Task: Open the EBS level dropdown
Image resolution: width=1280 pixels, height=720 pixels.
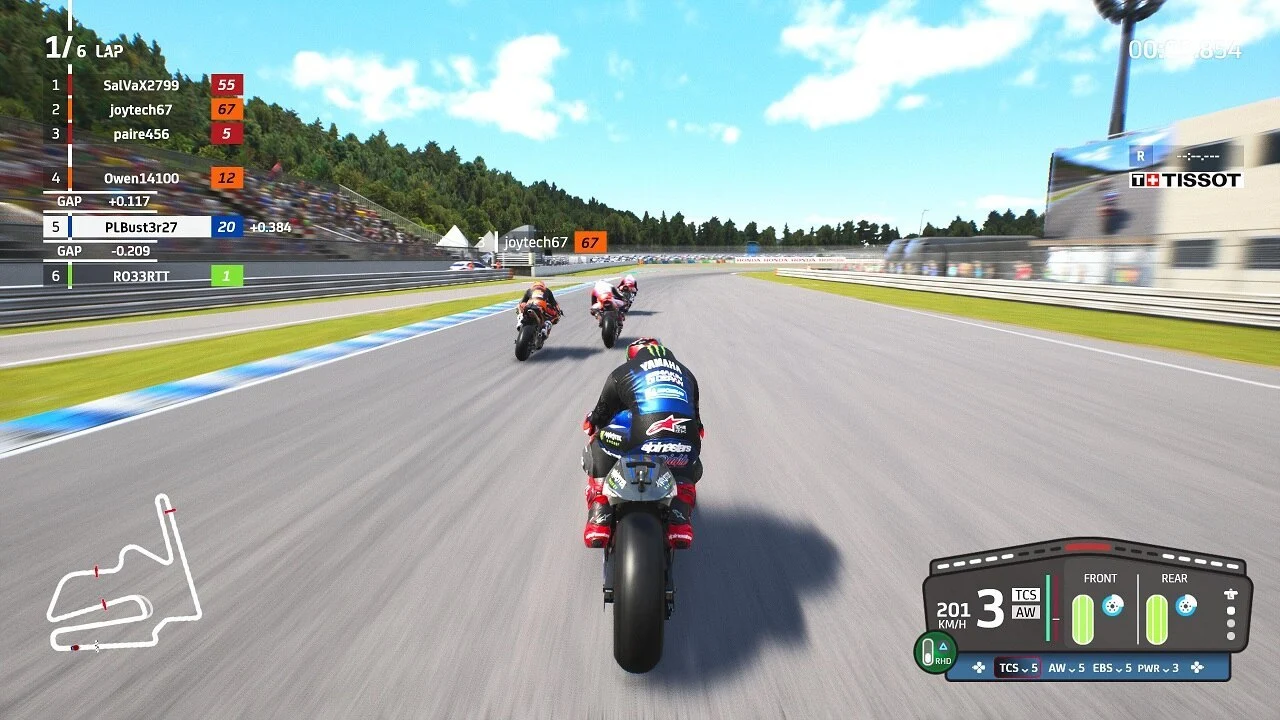Action: 1111,667
